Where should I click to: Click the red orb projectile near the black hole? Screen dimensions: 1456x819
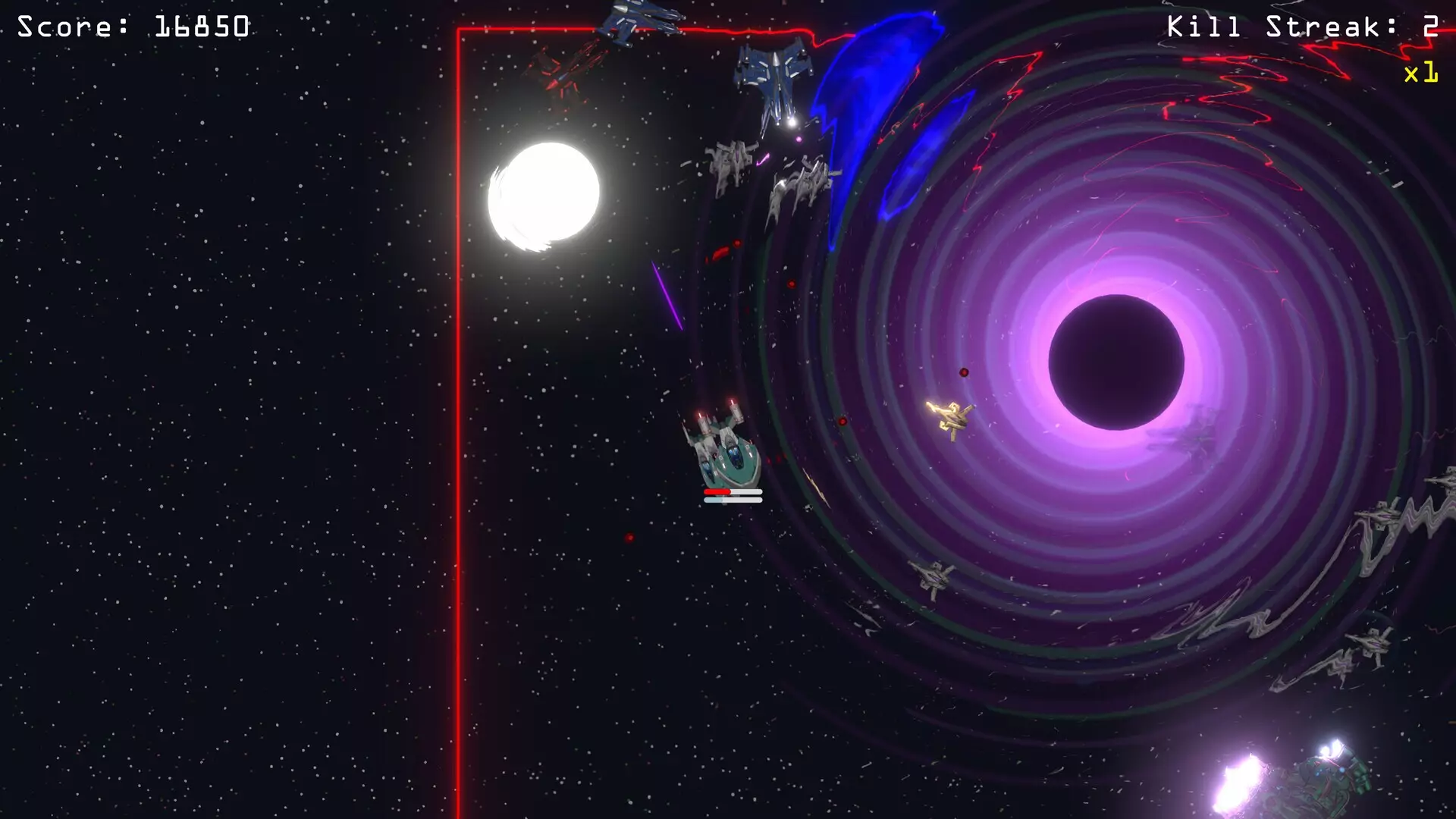963,372
